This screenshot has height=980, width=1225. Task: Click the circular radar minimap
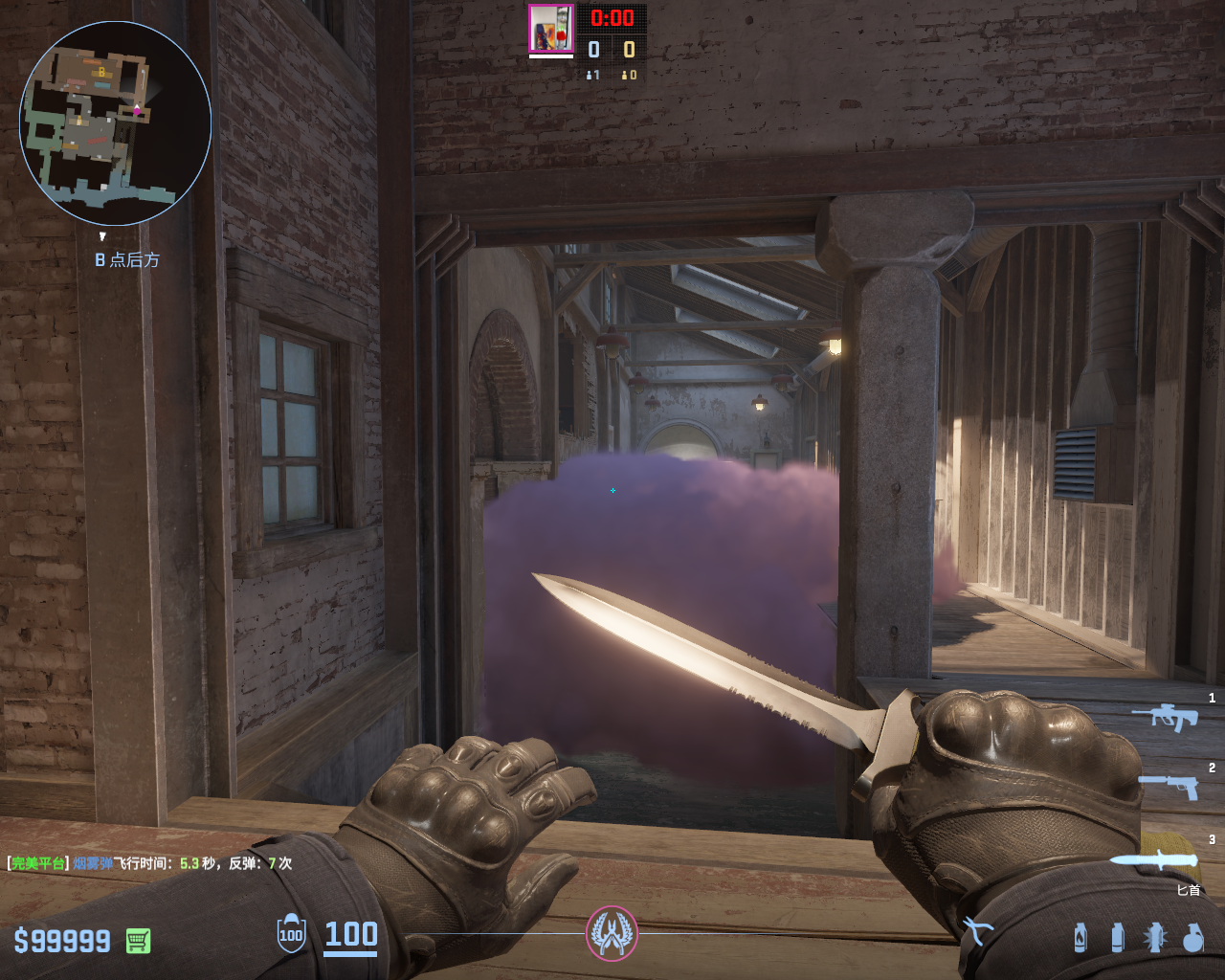115,122
